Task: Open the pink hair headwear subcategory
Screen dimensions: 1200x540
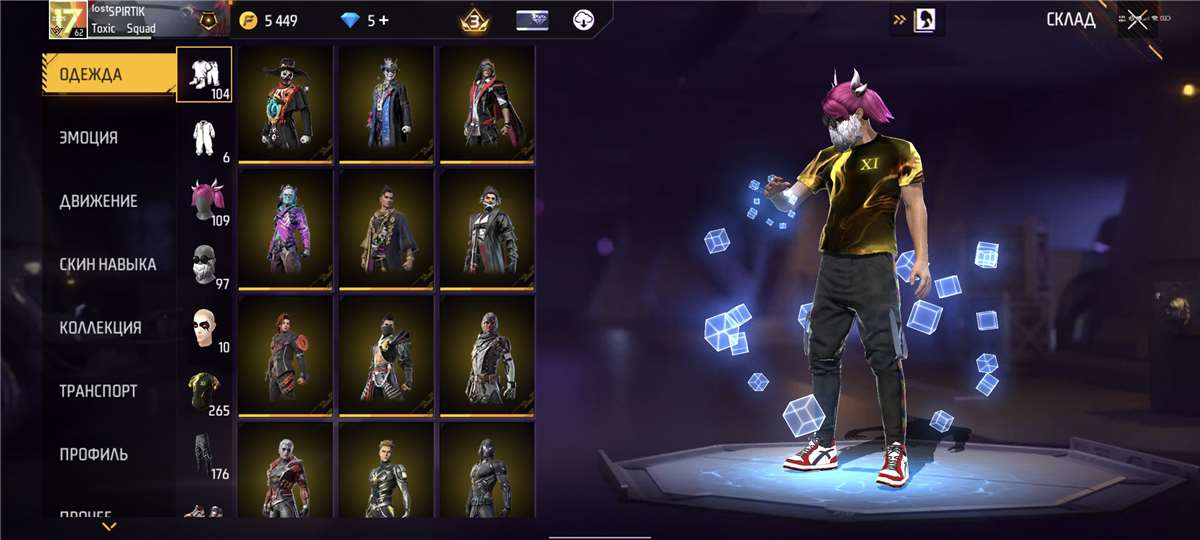Action: click(x=205, y=201)
